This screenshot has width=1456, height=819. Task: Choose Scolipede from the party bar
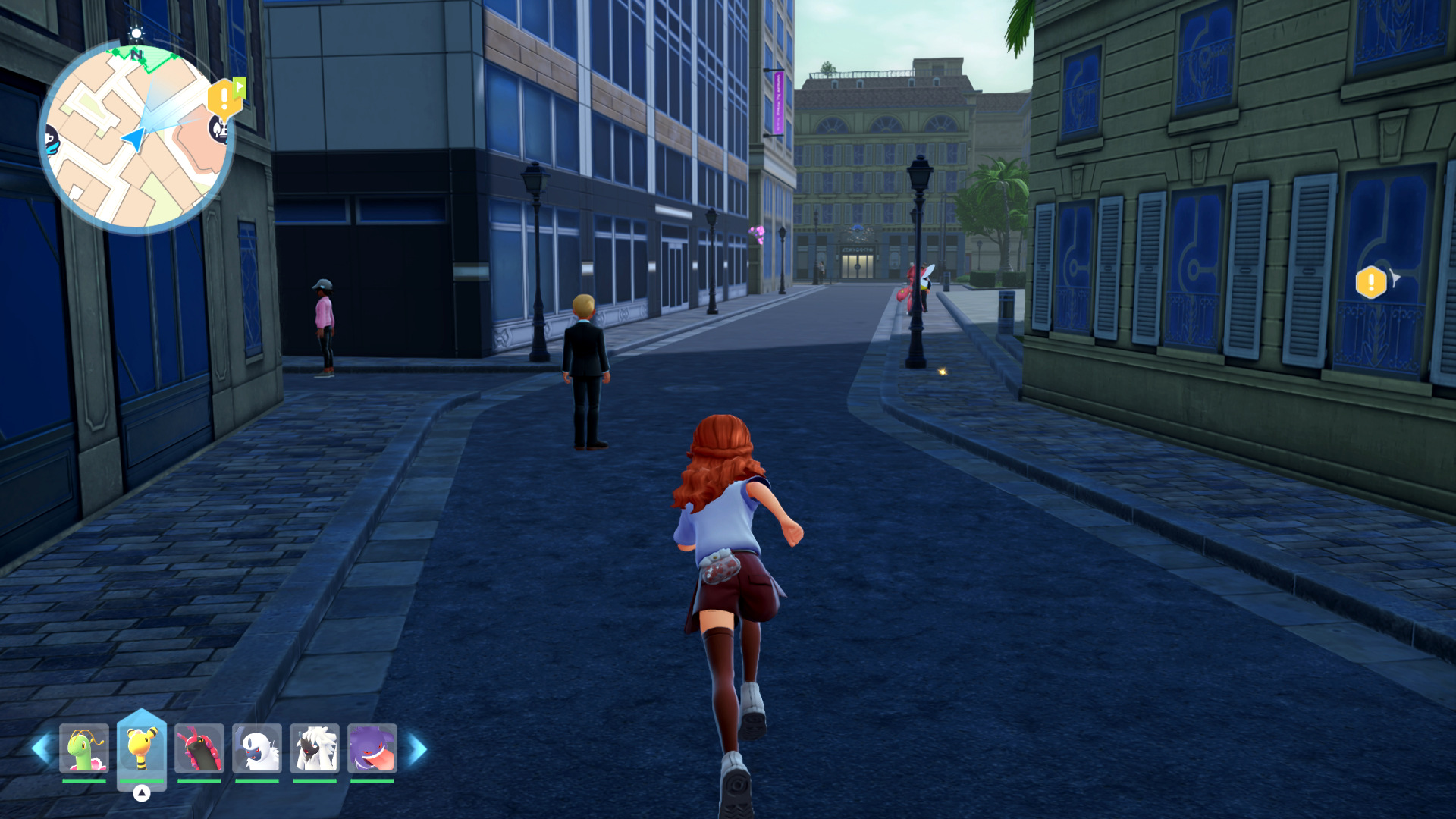[x=199, y=748]
